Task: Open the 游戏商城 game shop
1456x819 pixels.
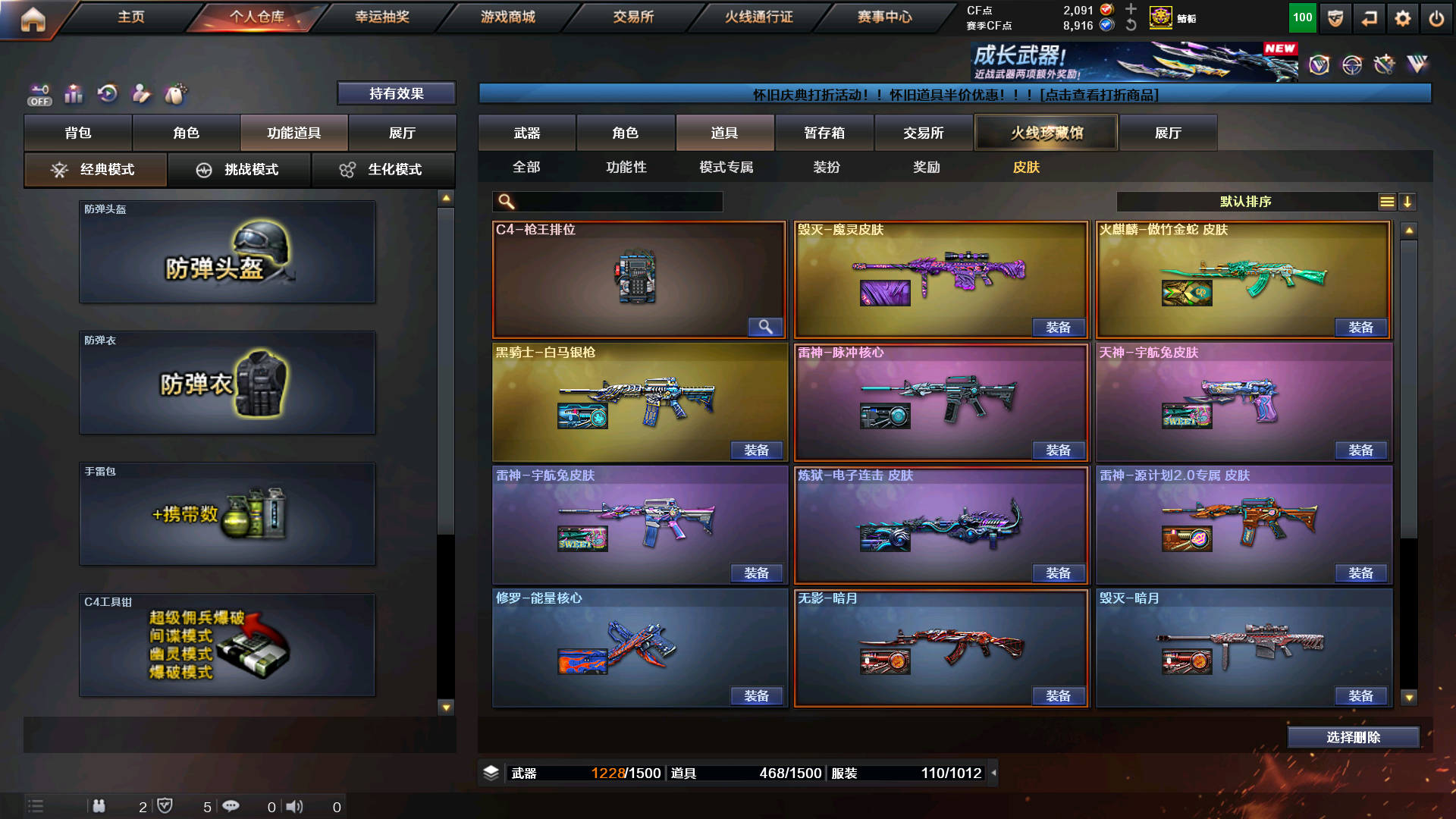Action: pos(507,17)
